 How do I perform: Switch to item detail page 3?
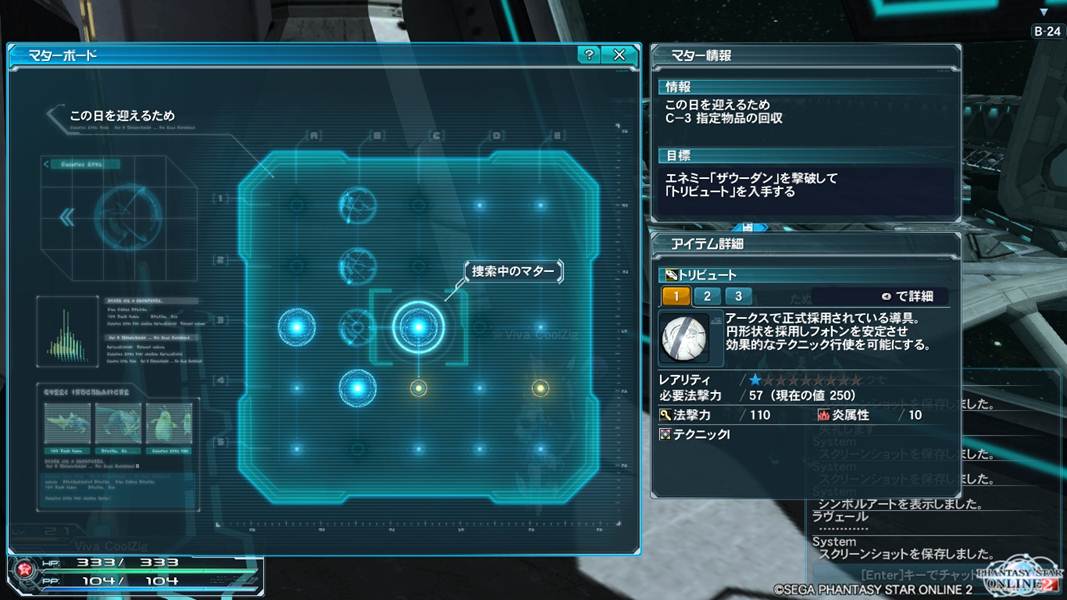click(738, 296)
